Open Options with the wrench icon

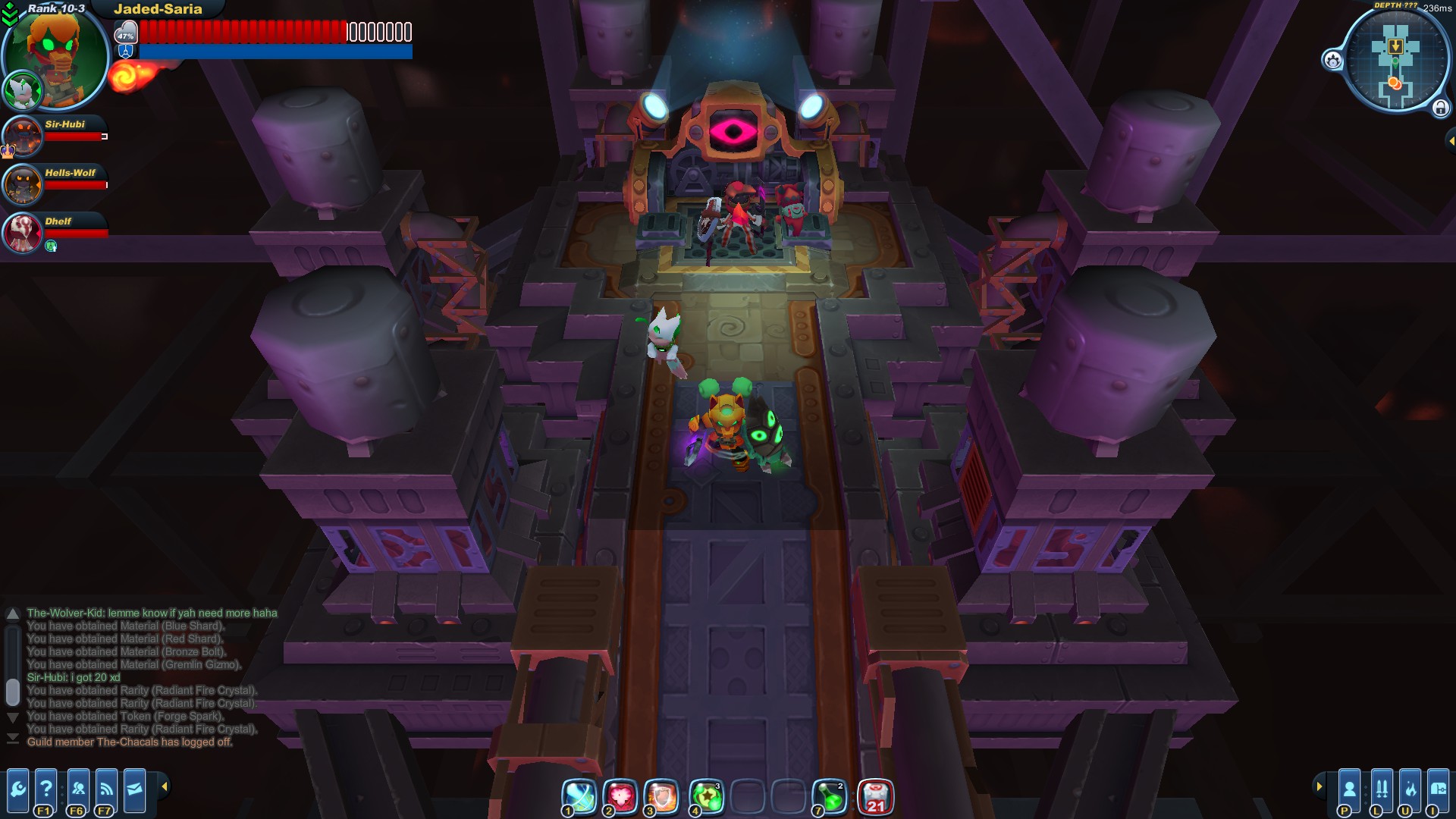pos(18,791)
